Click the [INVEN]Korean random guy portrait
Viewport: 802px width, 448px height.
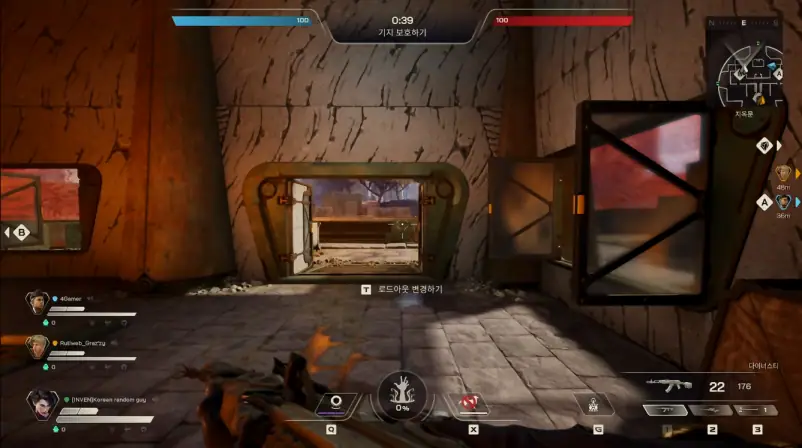(42, 406)
